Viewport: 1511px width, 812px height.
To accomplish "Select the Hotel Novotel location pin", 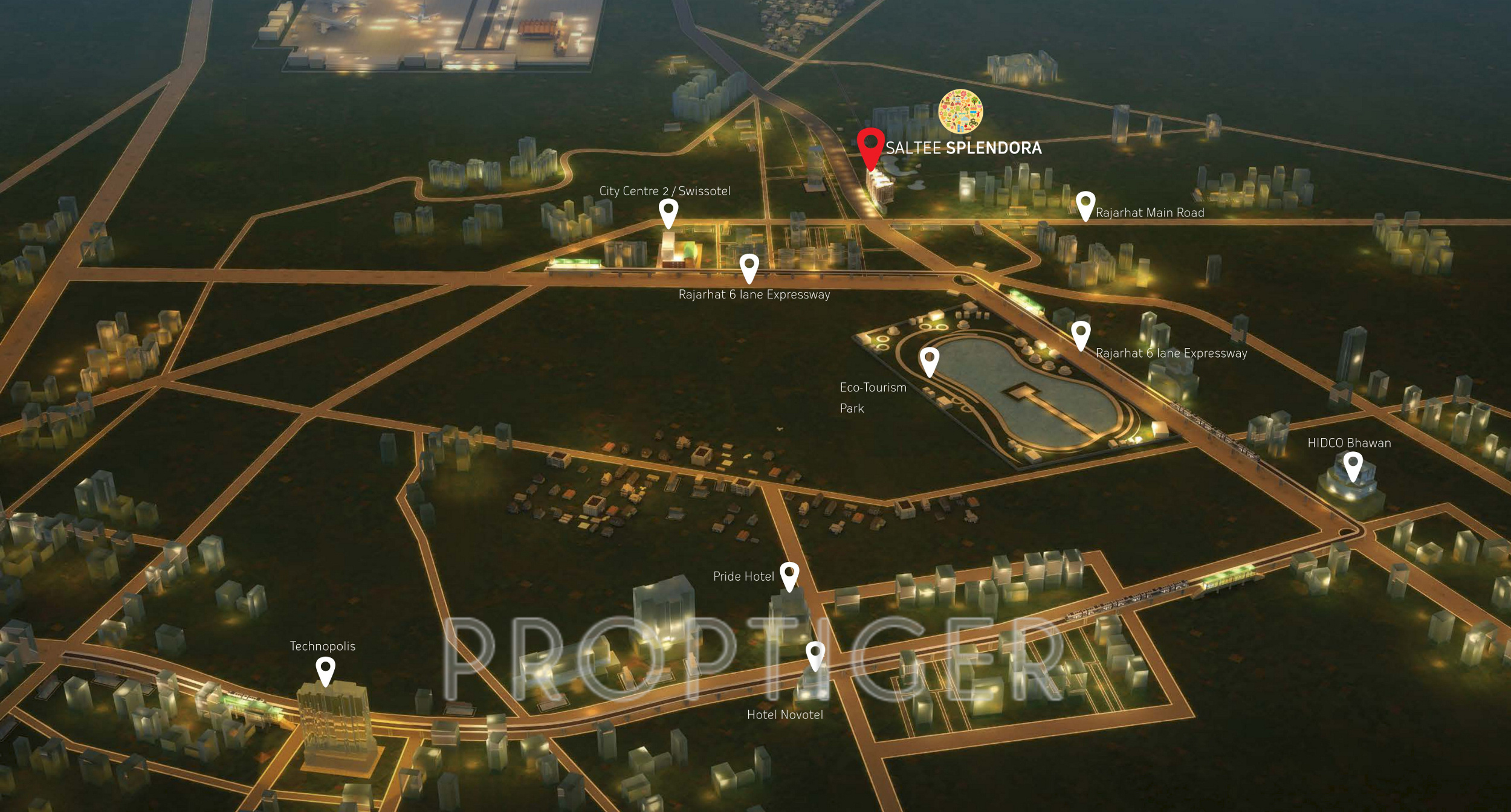I will (x=815, y=655).
